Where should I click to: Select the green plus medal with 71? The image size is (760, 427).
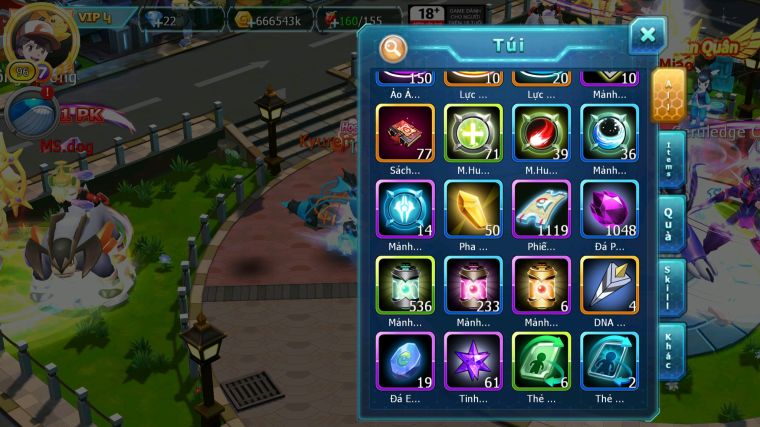pos(473,133)
